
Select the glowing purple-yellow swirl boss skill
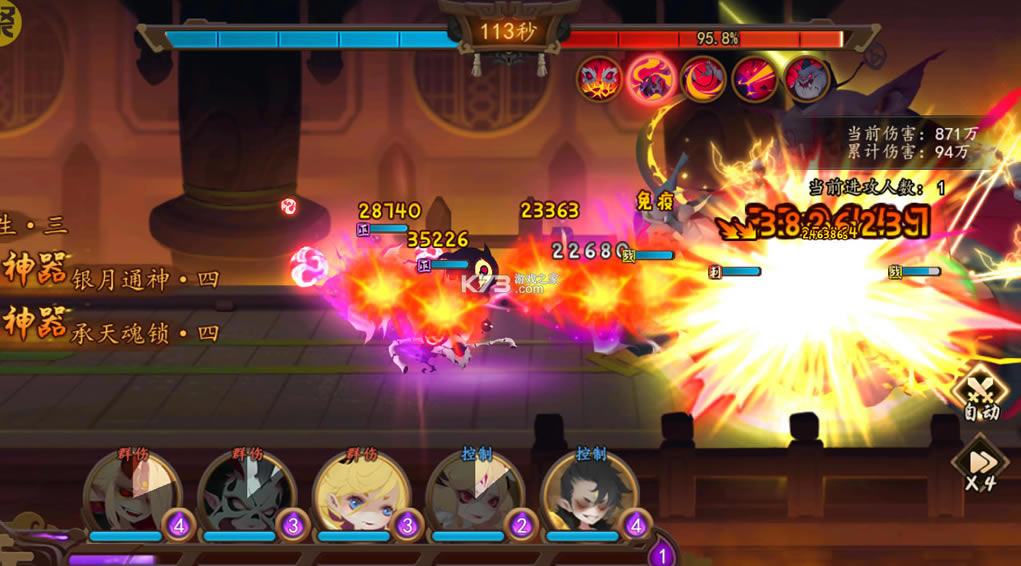point(651,78)
